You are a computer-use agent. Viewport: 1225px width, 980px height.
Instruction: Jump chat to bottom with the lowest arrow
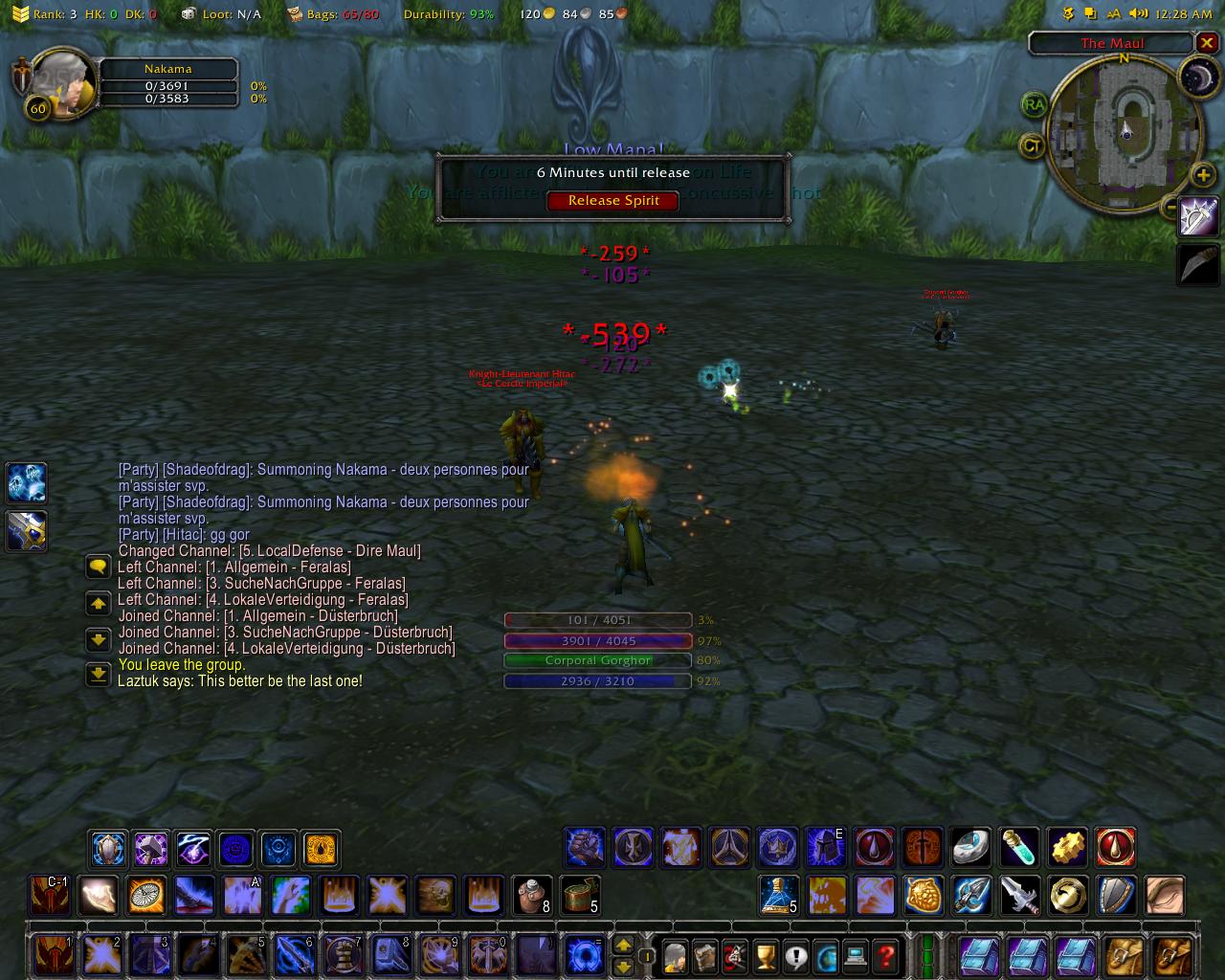pos(98,674)
